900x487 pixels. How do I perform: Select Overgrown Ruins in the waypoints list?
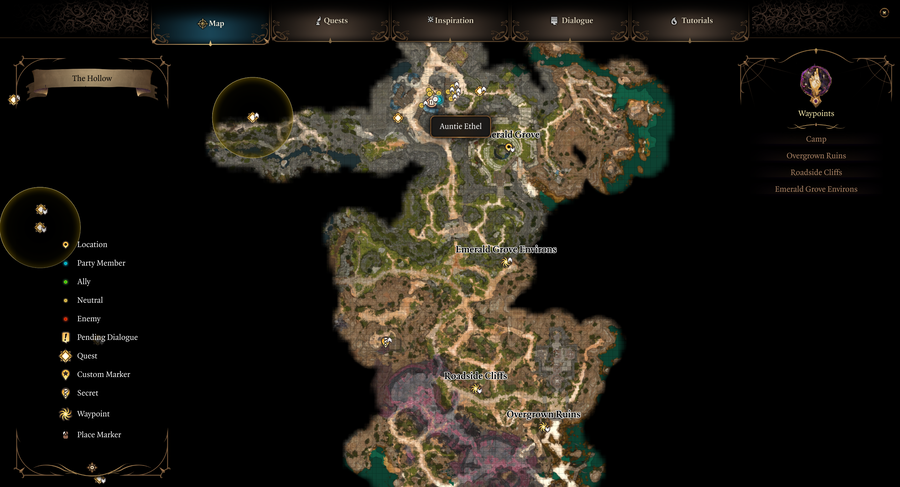tap(816, 156)
